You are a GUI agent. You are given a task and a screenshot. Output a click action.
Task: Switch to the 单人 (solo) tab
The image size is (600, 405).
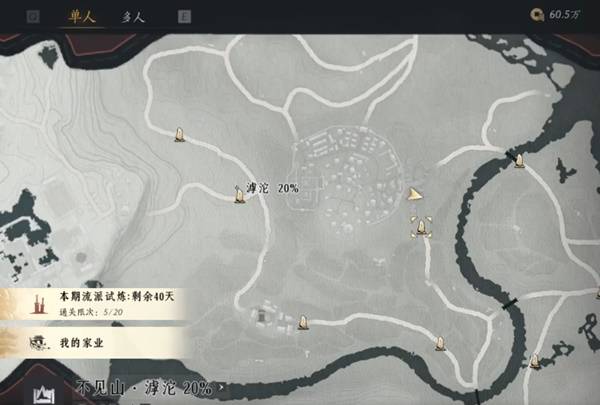78,17
